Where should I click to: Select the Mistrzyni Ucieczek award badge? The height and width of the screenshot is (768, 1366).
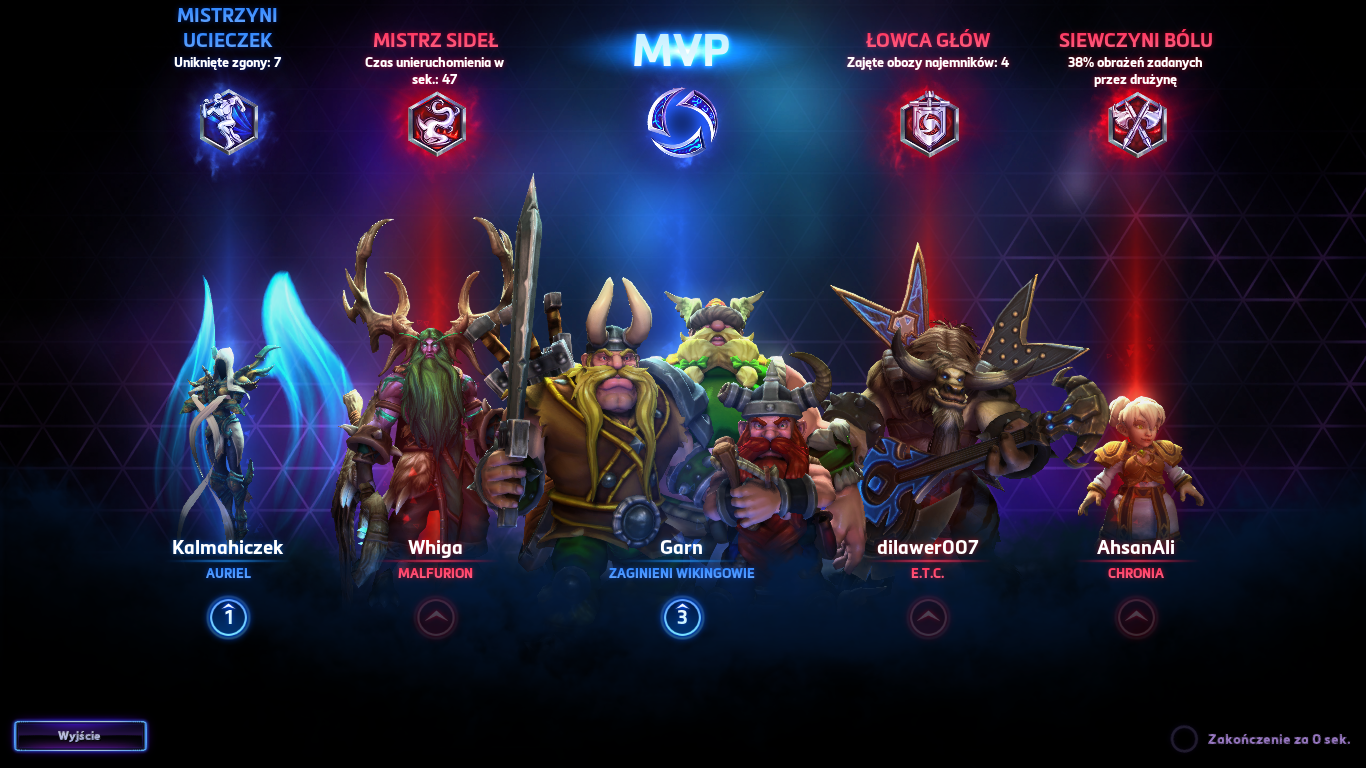pos(227,120)
